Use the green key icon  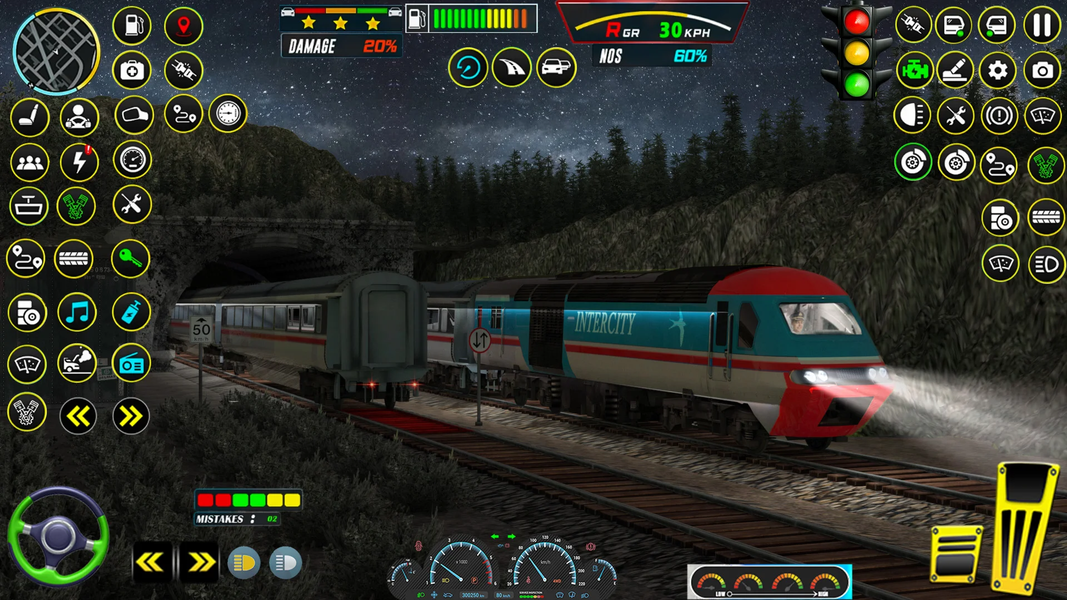(x=130, y=259)
